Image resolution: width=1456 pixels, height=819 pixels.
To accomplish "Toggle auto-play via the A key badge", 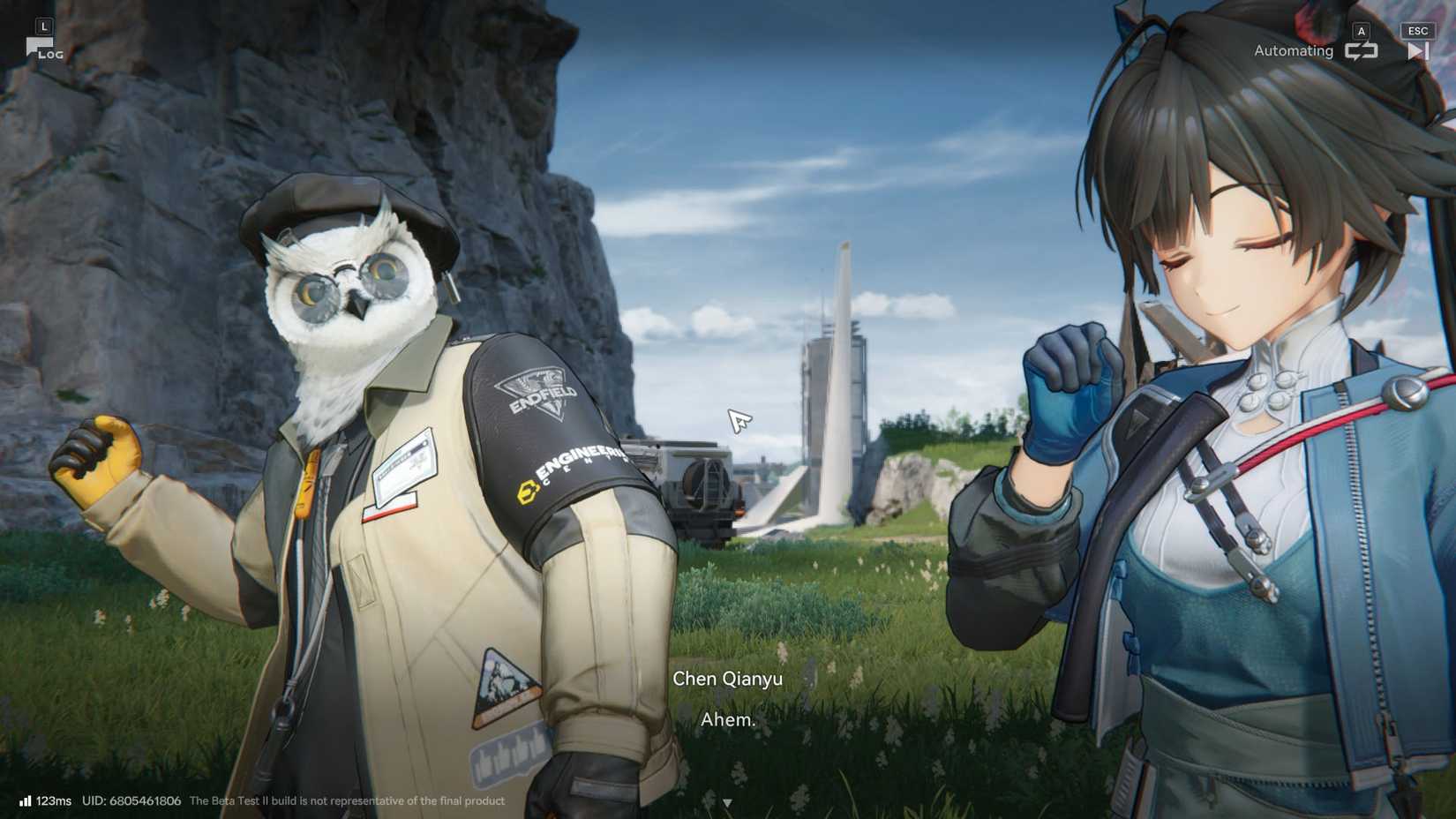I will (1362, 29).
